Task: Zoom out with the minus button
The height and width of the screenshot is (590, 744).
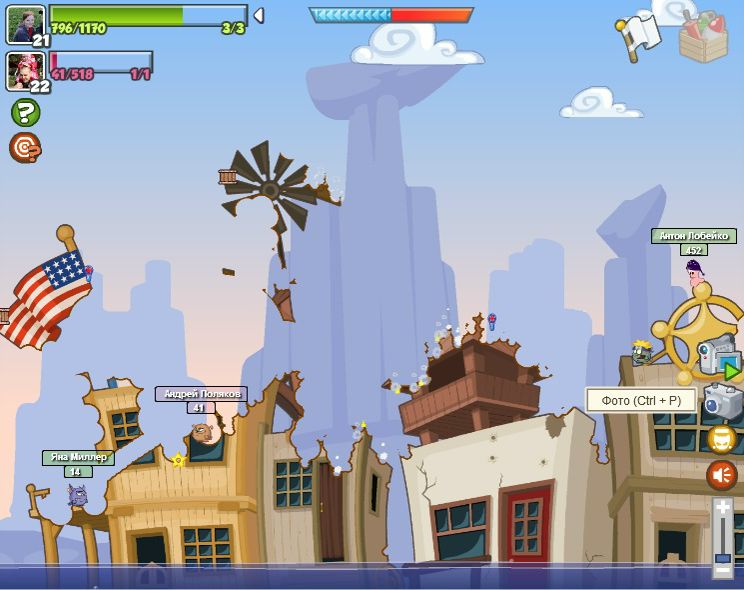Action: click(723, 572)
